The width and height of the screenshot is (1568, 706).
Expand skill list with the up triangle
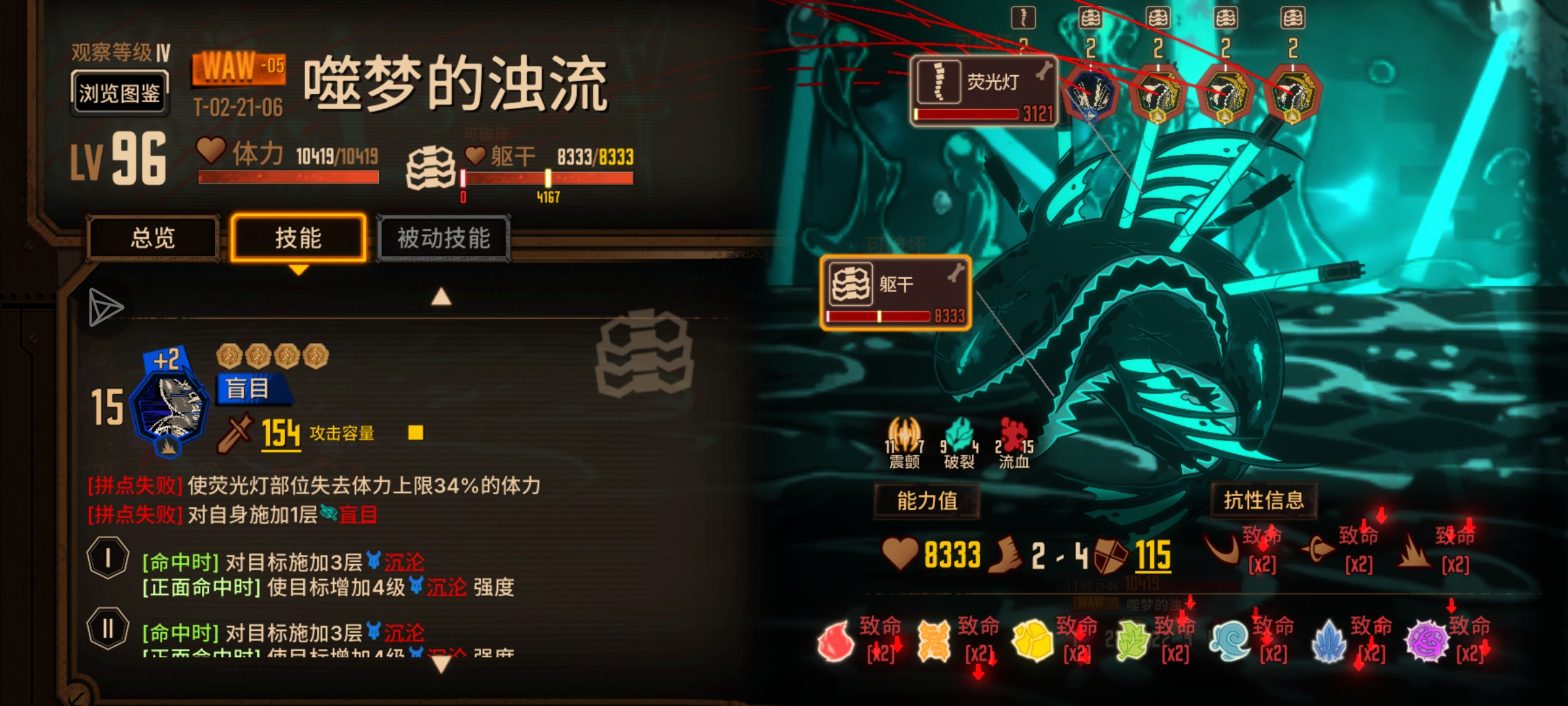point(443,297)
